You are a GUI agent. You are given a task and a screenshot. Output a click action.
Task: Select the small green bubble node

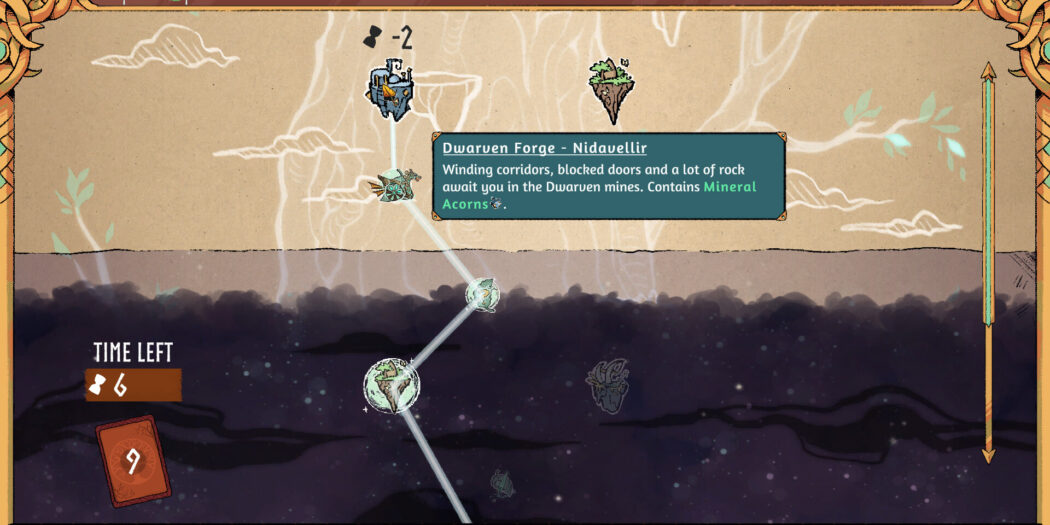coord(482,293)
